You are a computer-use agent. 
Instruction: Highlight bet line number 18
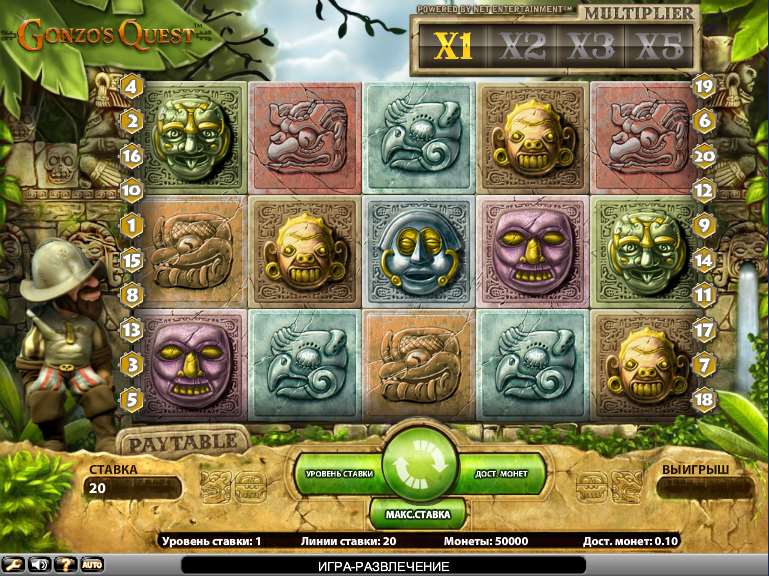tap(704, 398)
